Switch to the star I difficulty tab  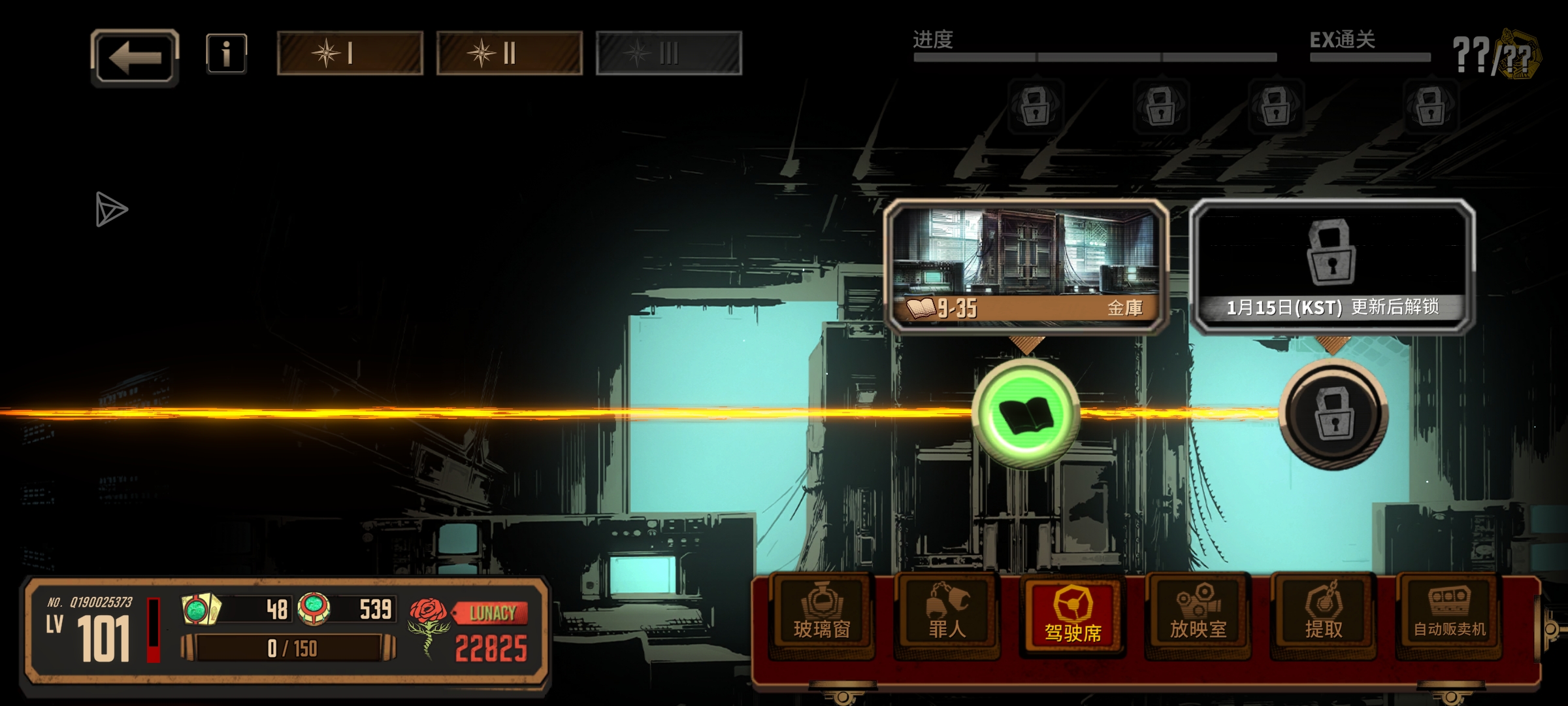coord(350,53)
